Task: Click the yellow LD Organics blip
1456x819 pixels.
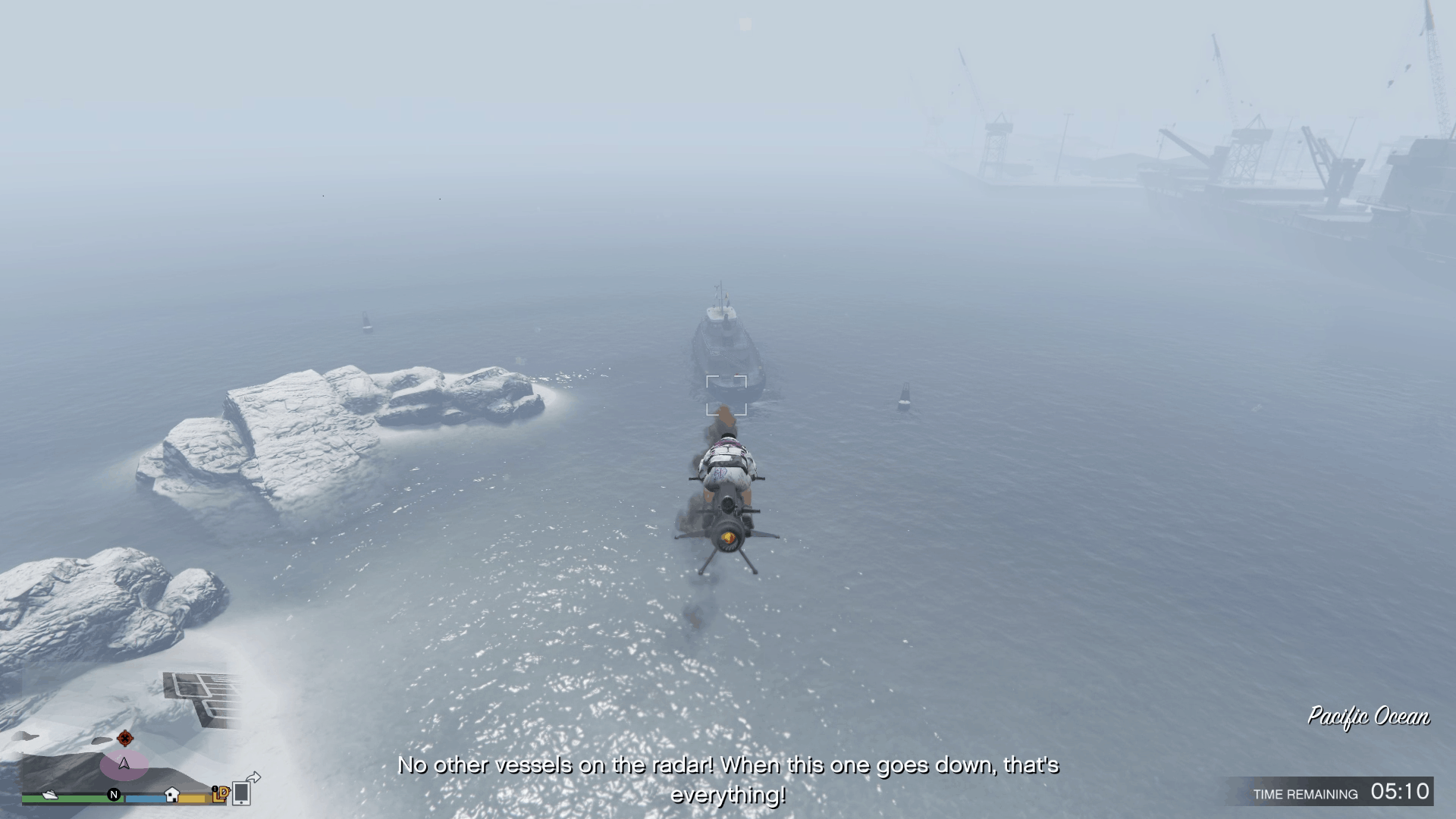Action: tap(221, 793)
